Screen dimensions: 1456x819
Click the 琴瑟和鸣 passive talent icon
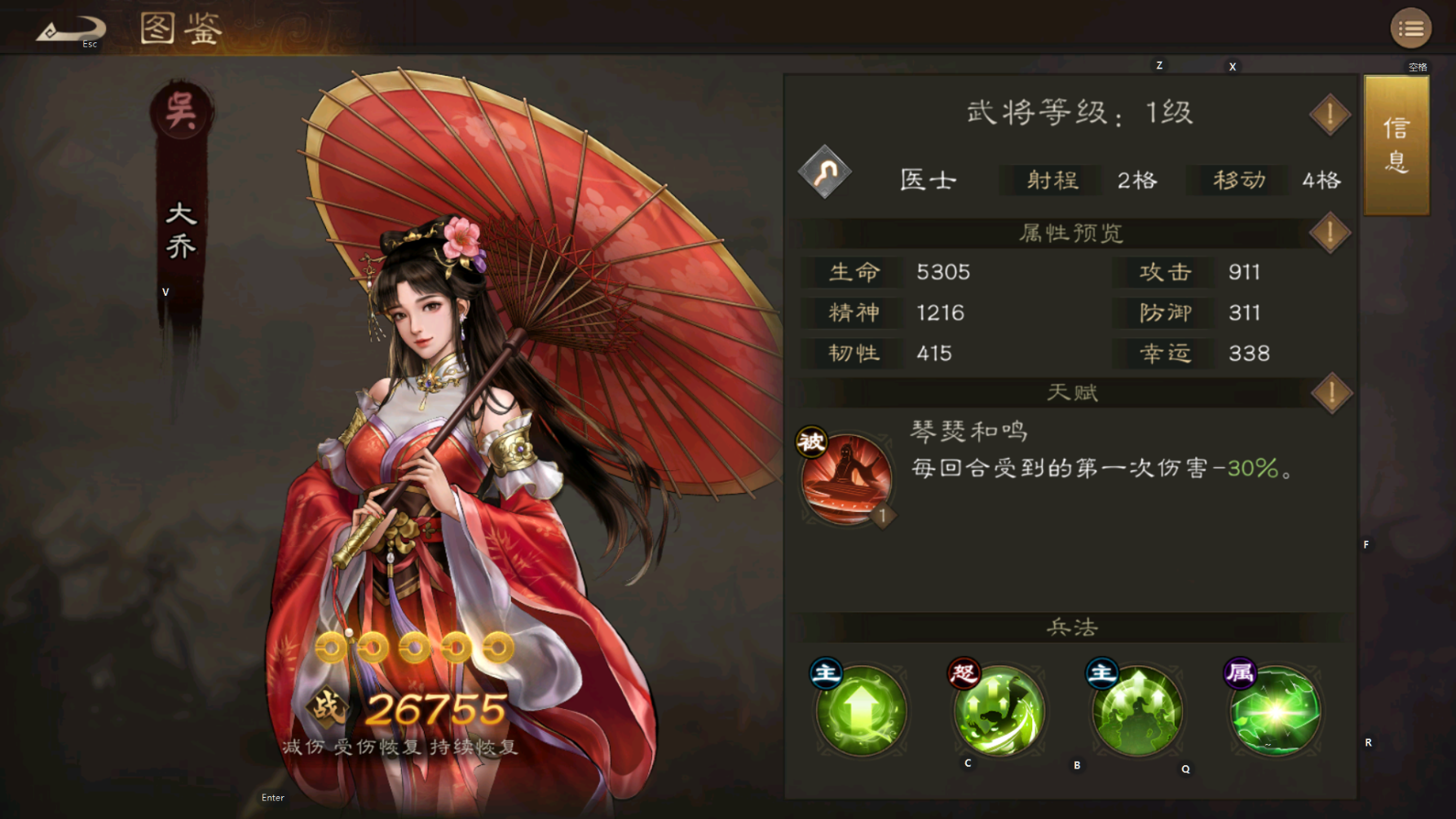coord(846,473)
